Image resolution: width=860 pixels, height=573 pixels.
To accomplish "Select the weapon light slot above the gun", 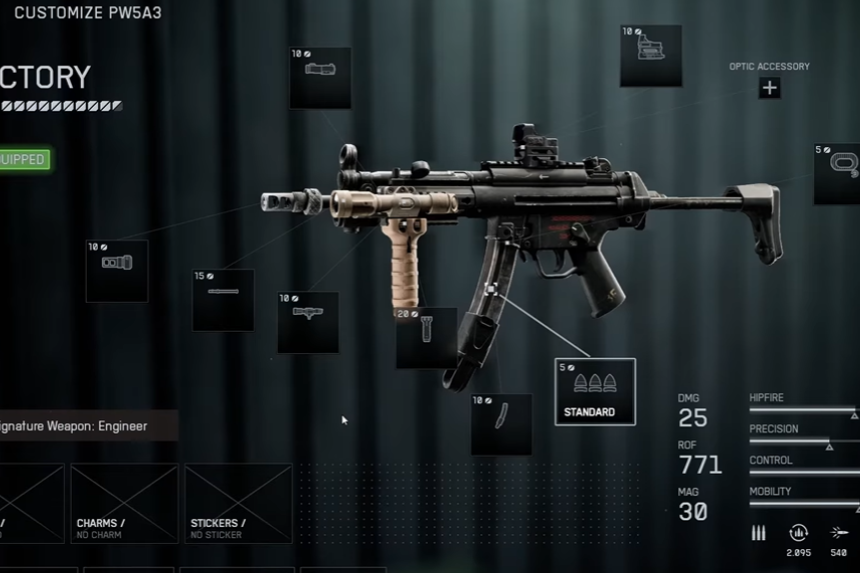I will [x=320, y=78].
